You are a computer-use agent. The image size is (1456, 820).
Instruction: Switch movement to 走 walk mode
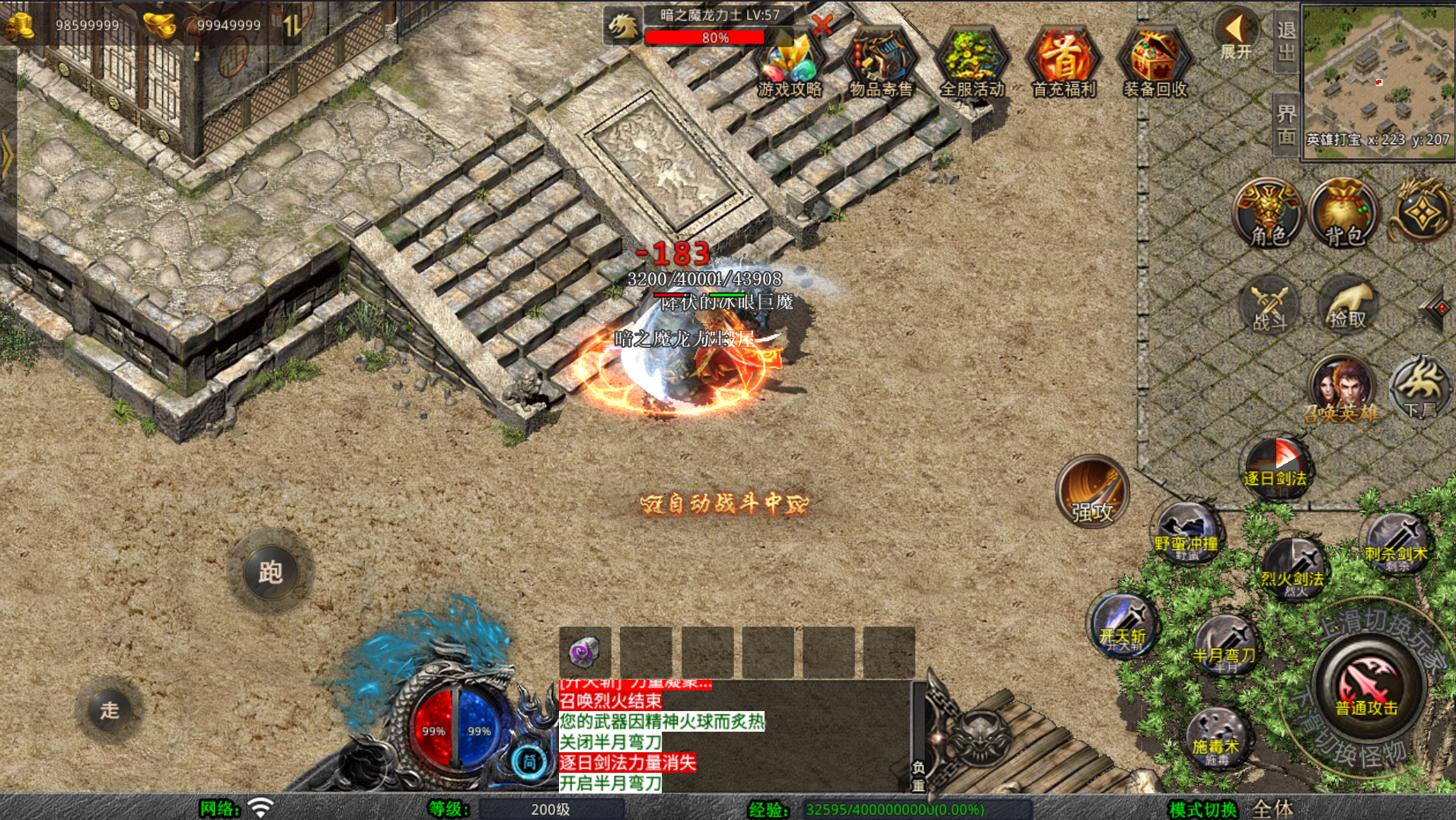pyautogui.click(x=110, y=710)
